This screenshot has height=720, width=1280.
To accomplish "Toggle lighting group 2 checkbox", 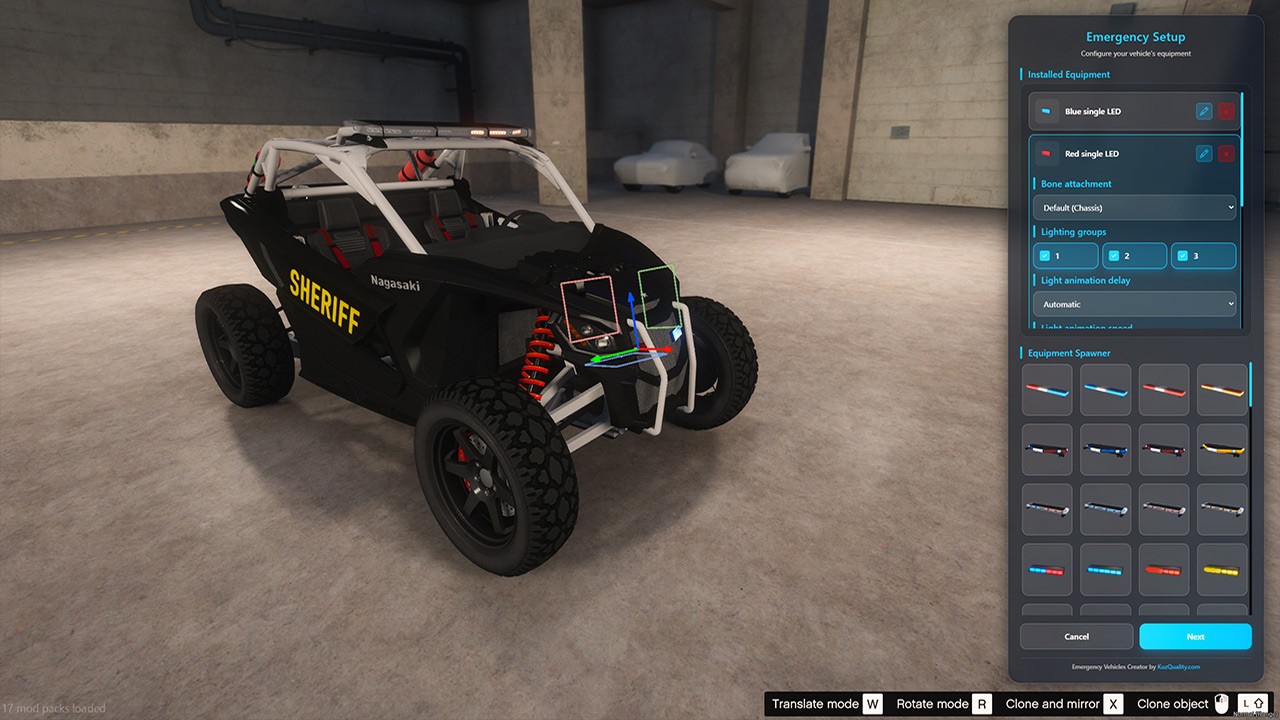I will pos(1114,256).
